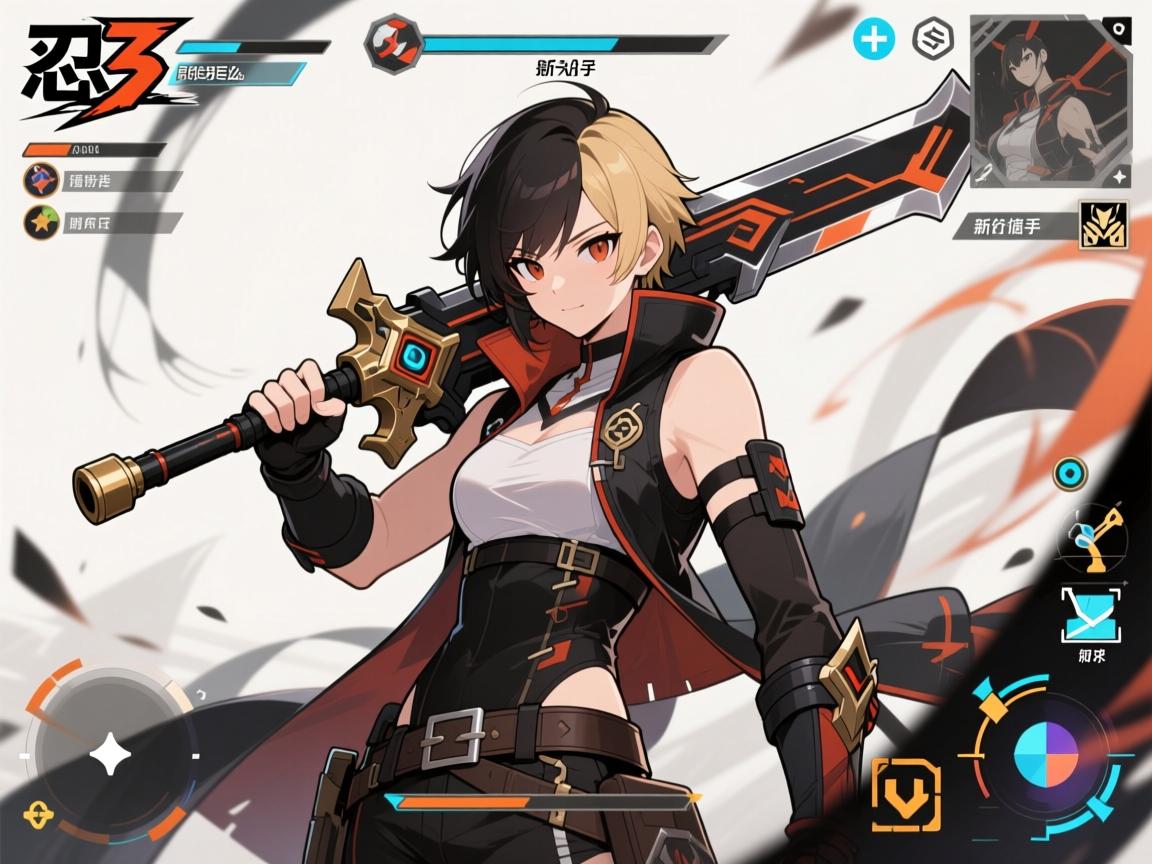The image size is (1152, 864).
Task: Tap the blue plus button
Action: [873, 40]
